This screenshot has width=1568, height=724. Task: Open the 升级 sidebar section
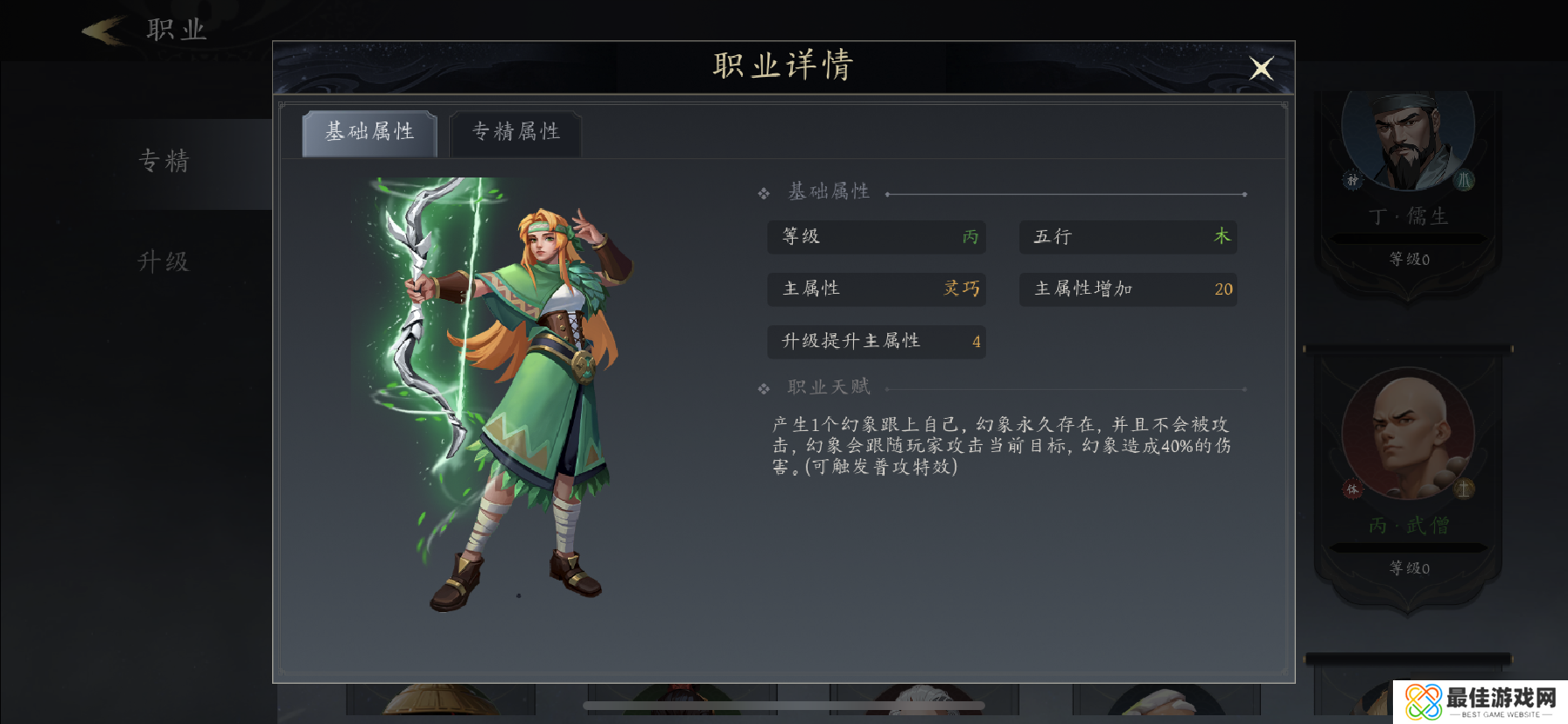pos(164,261)
